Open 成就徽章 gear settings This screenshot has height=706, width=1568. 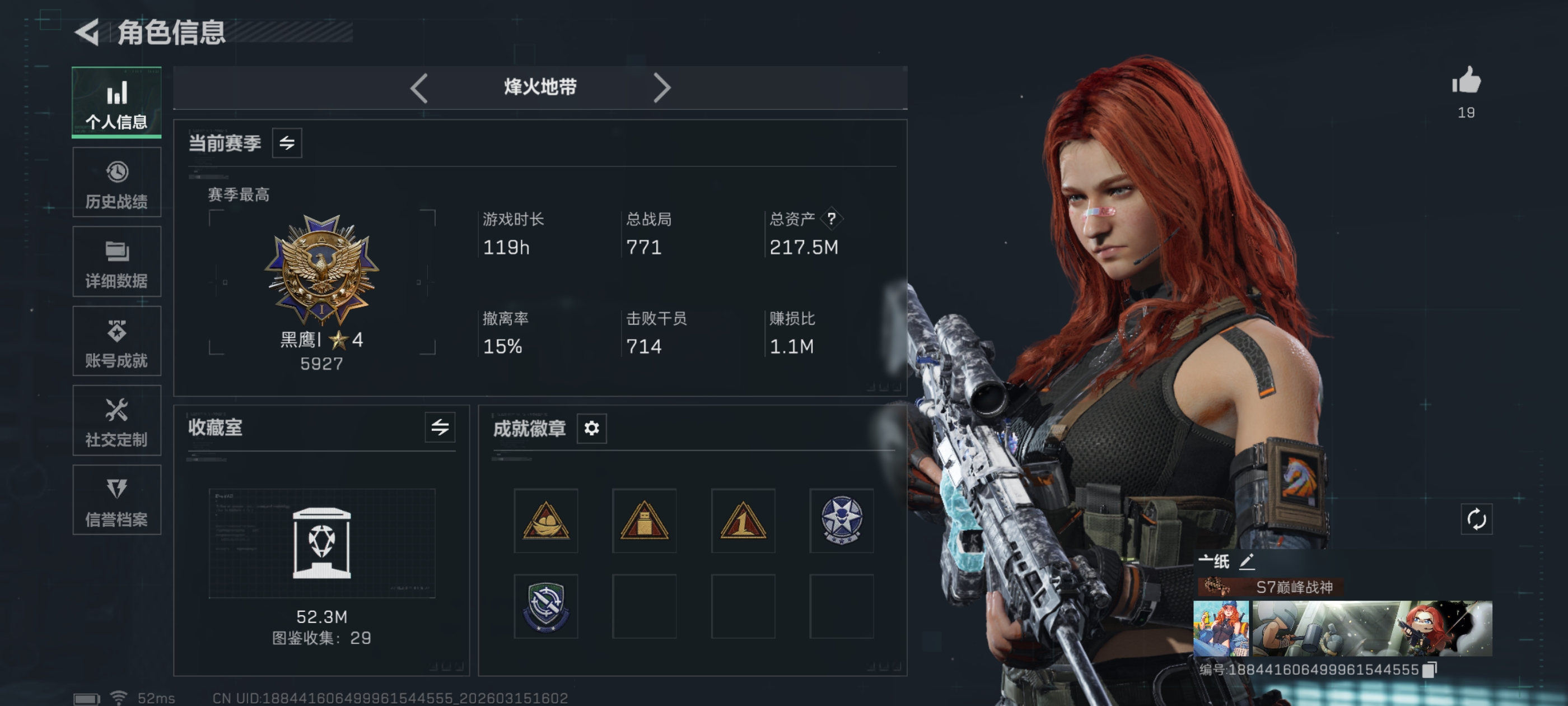591,428
